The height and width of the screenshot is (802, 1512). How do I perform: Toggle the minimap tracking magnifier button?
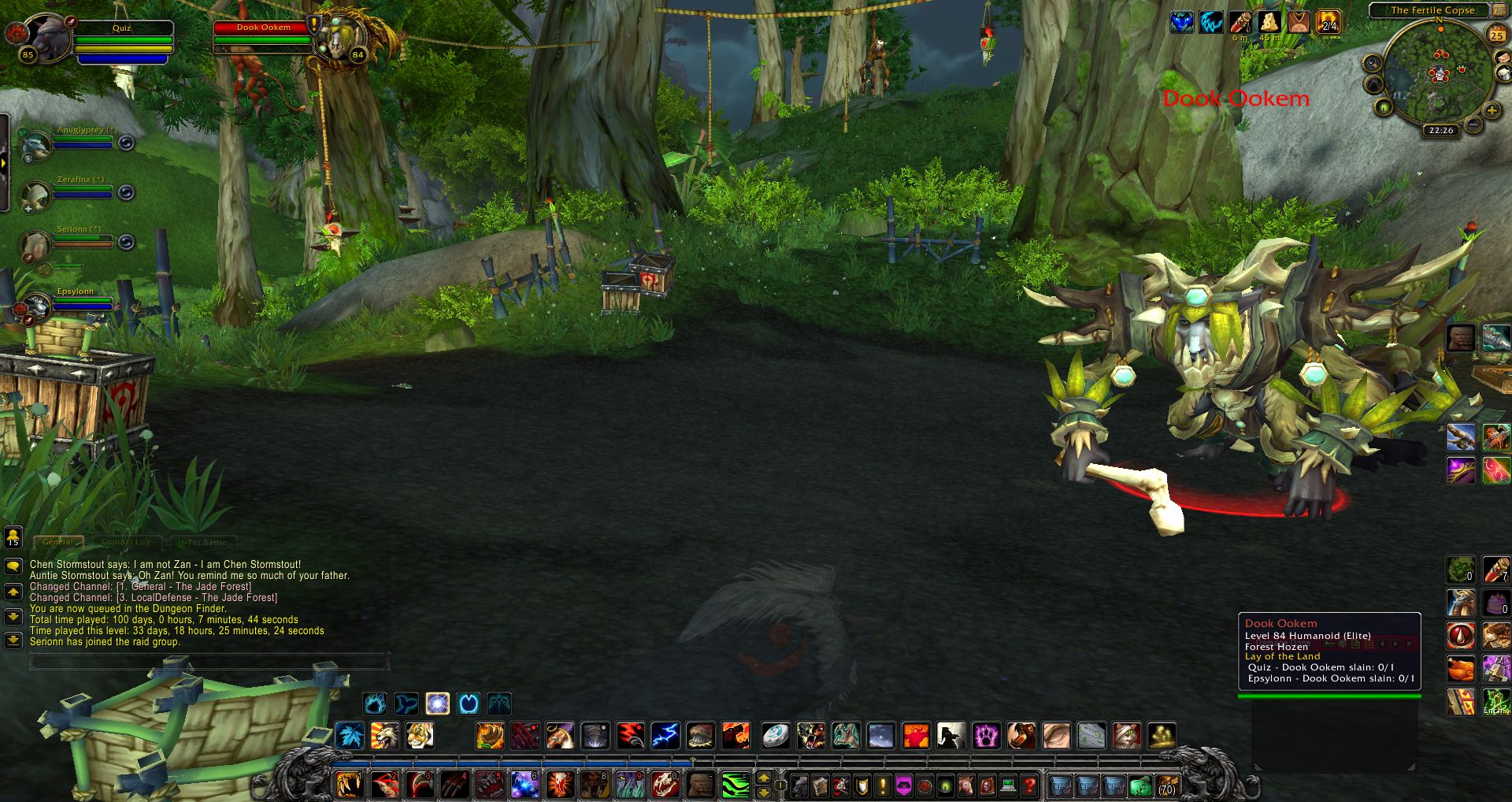1373,63
